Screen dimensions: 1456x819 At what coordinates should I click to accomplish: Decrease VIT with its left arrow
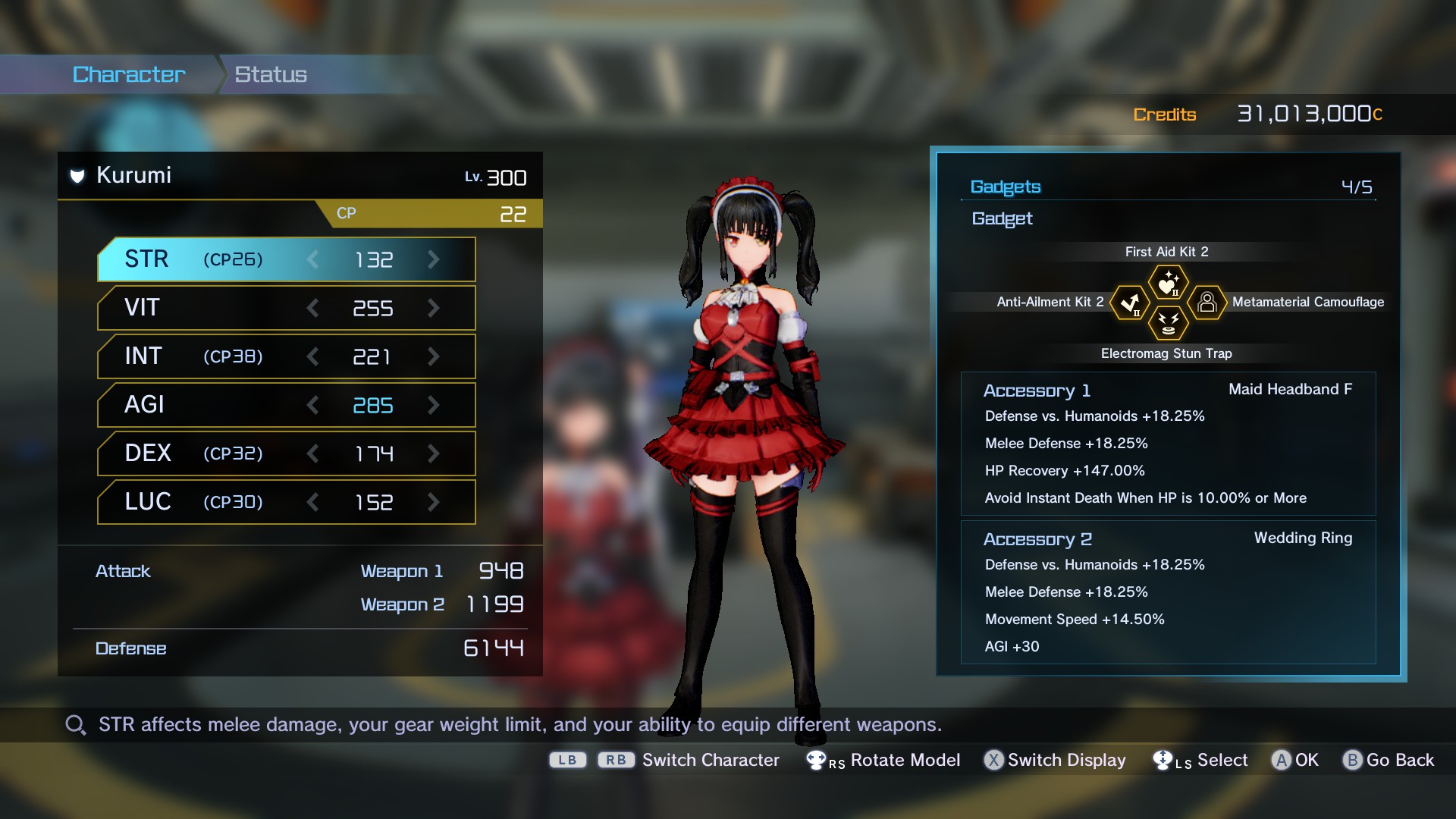[312, 308]
